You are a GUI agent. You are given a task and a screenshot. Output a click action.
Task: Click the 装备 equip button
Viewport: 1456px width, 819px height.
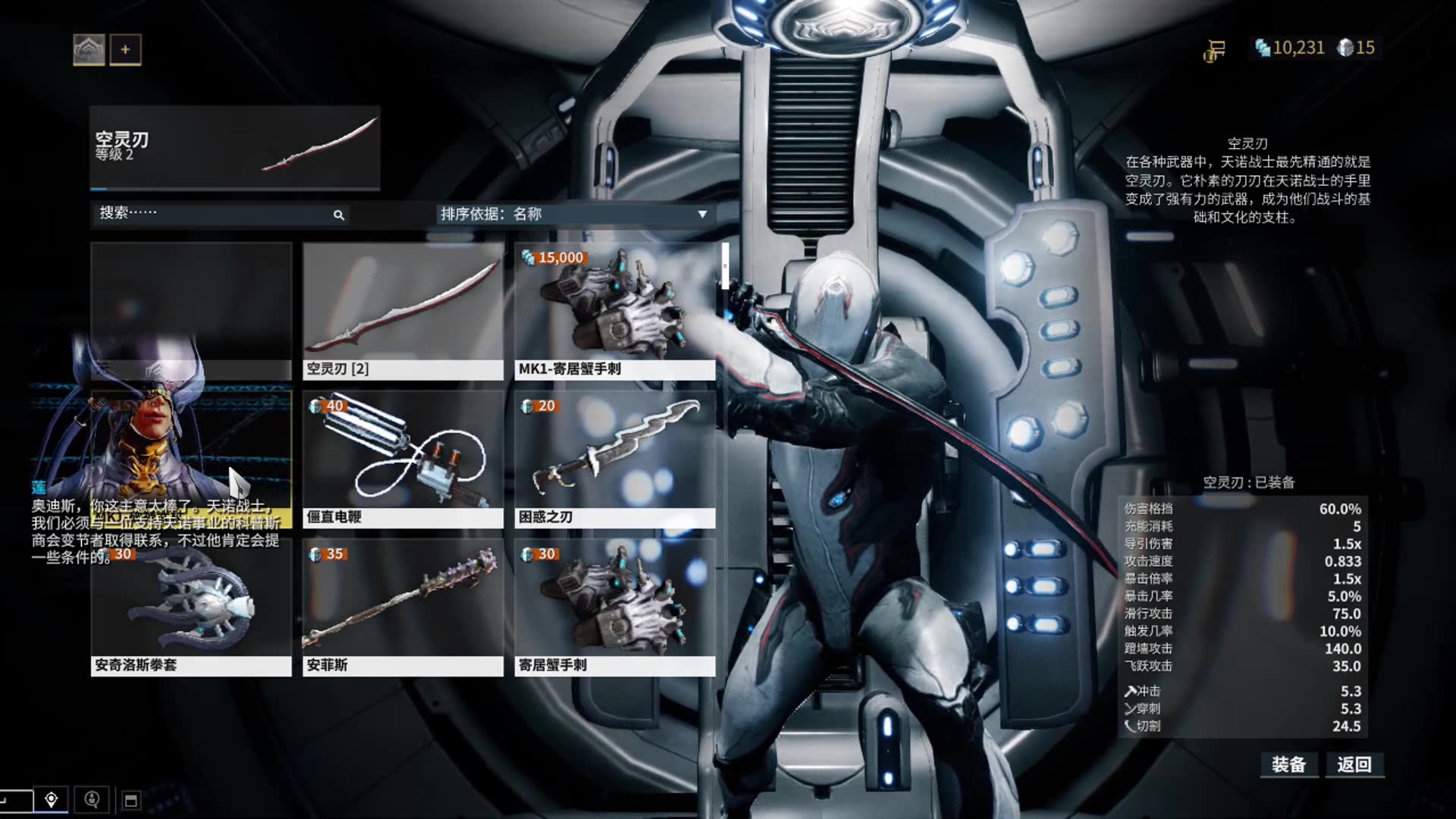[1288, 764]
